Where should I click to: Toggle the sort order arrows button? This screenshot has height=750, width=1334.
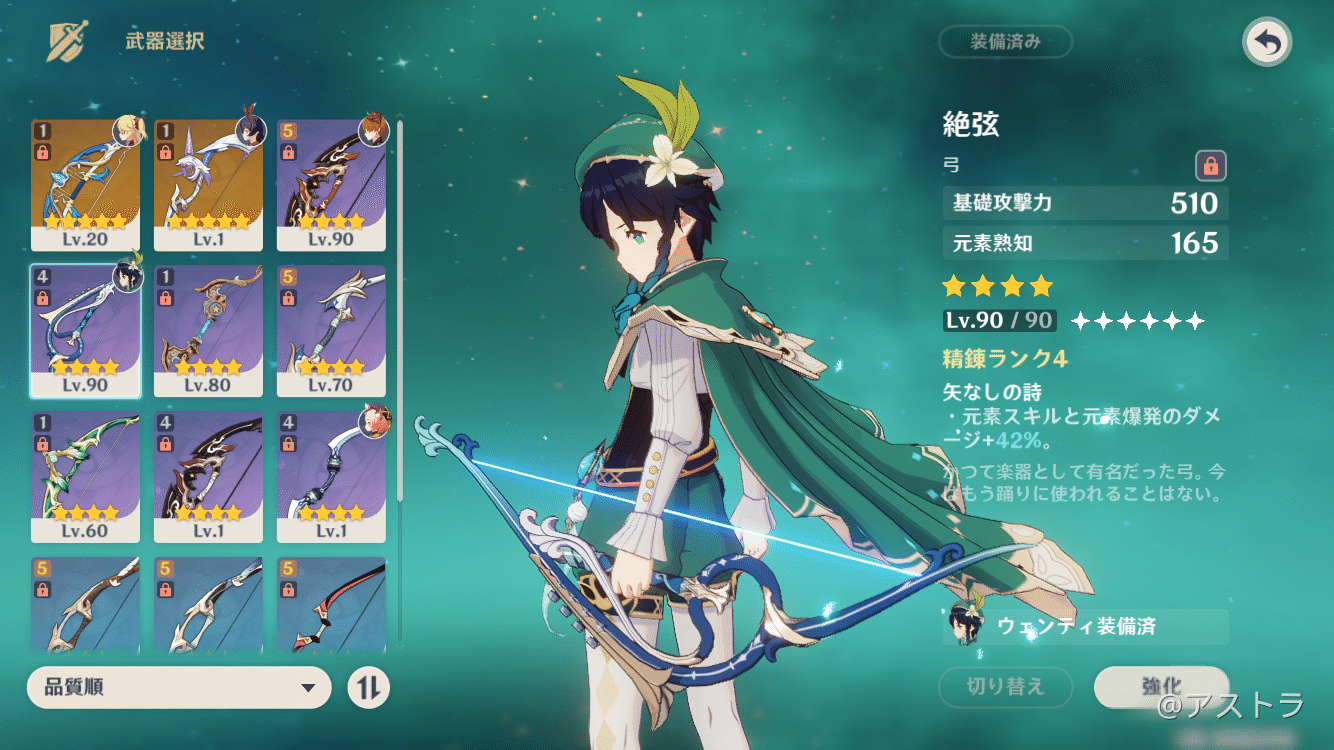click(x=368, y=687)
